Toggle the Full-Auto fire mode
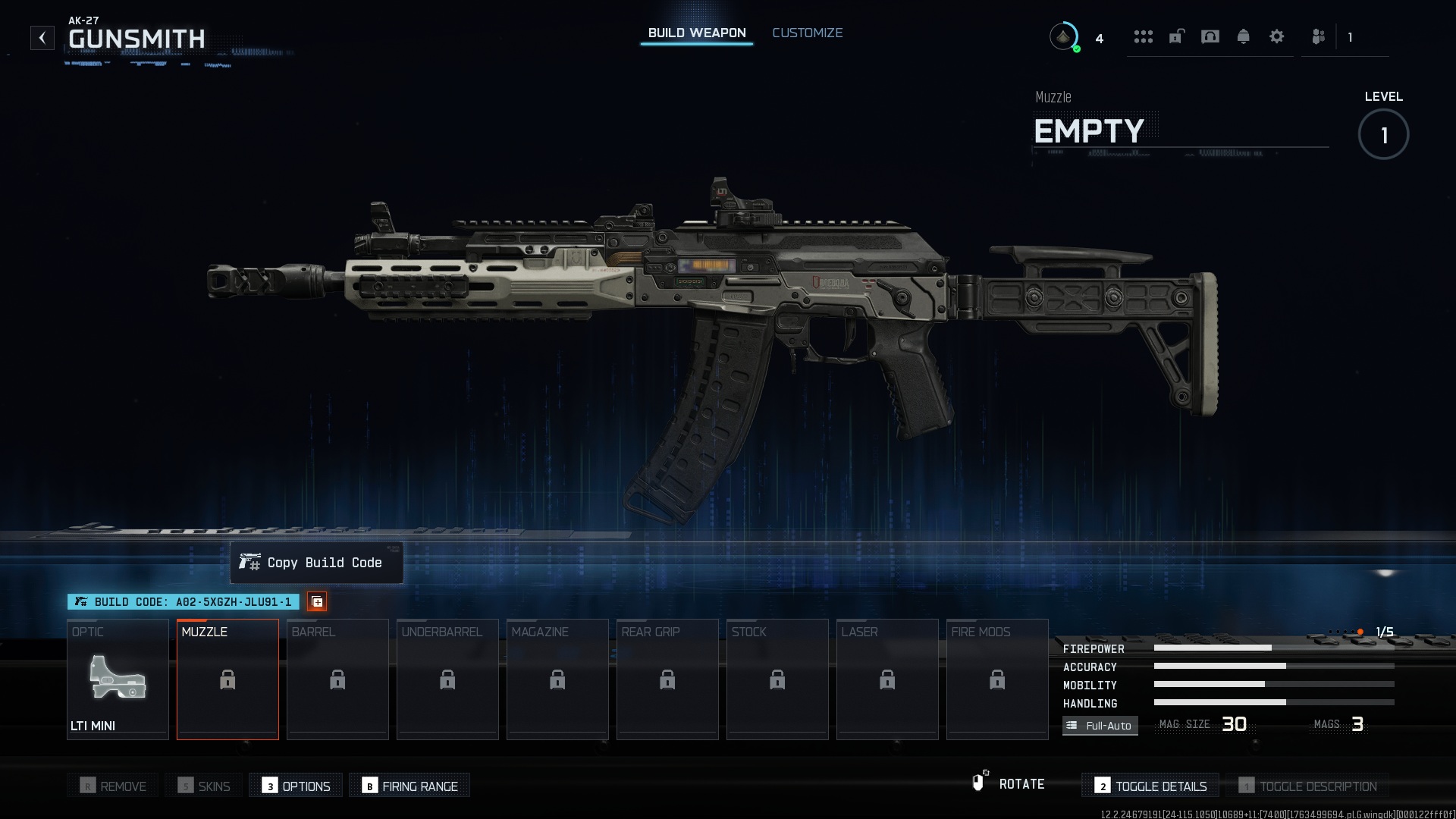1456x819 pixels. 1100,725
